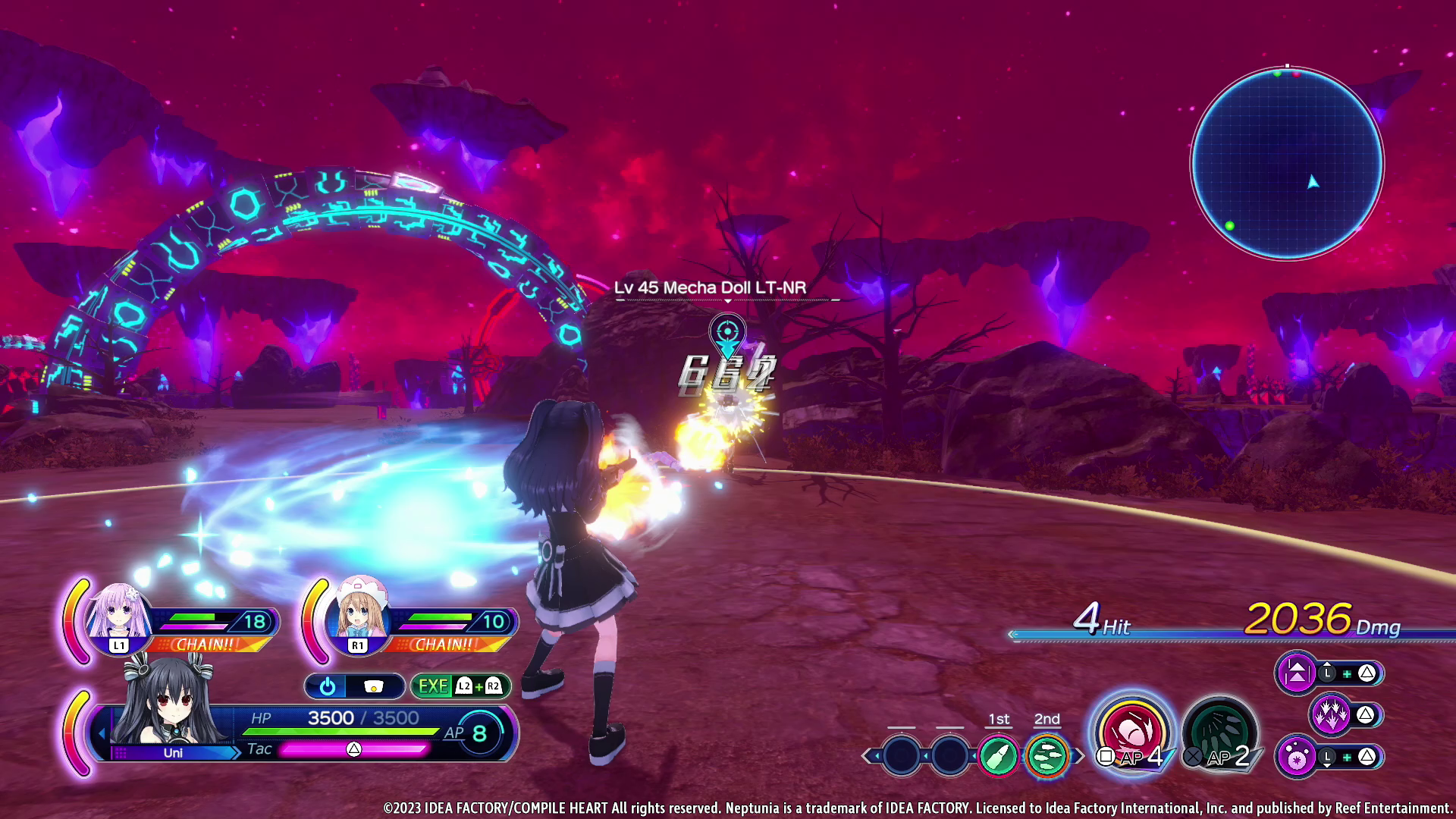Use the red AP 4 attack skill
The image size is (1456, 819).
pyautogui.click(x=1131, y=733)
